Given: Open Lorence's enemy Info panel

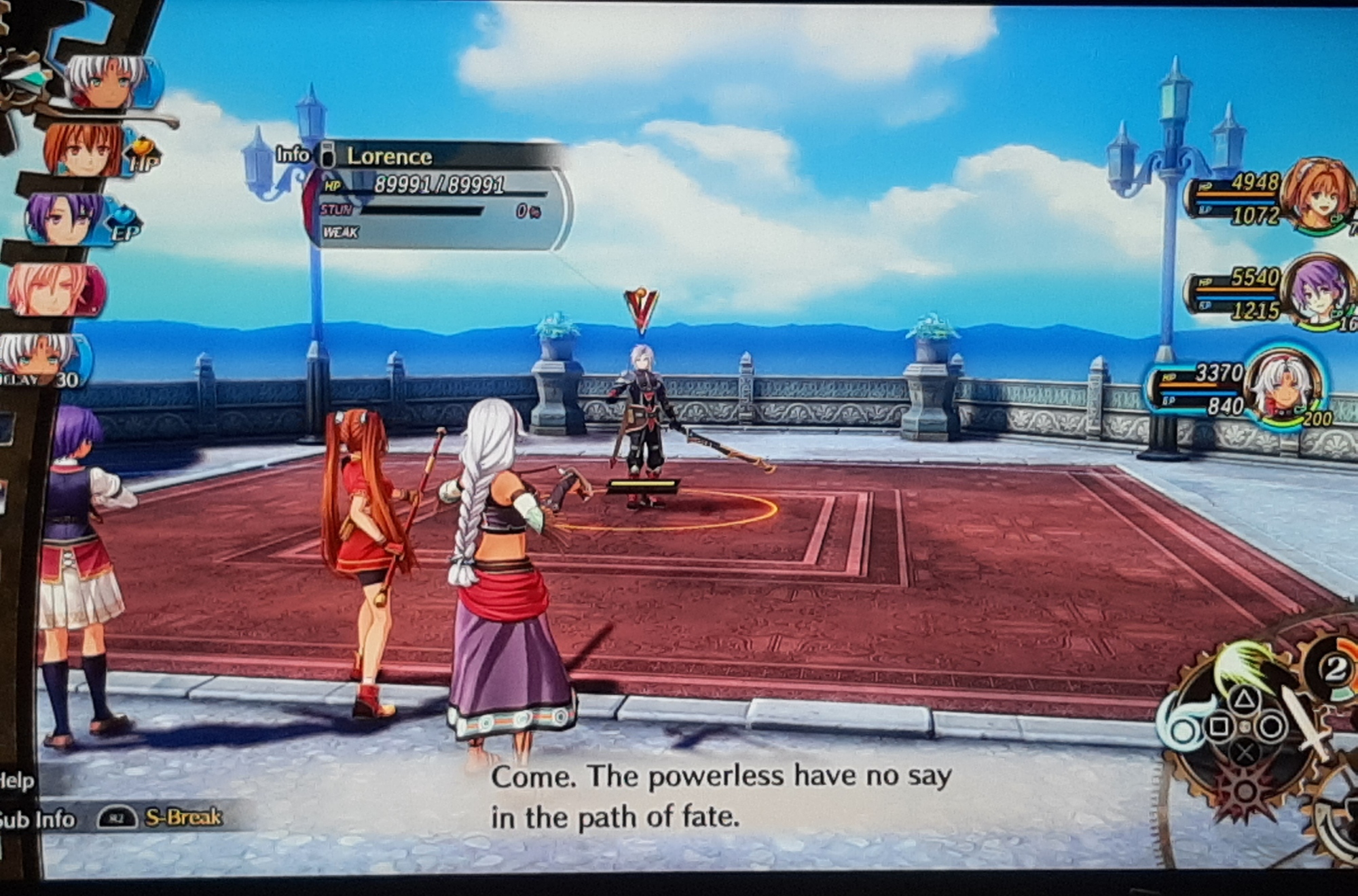Looking at the screenshot, I should [293, 155].
